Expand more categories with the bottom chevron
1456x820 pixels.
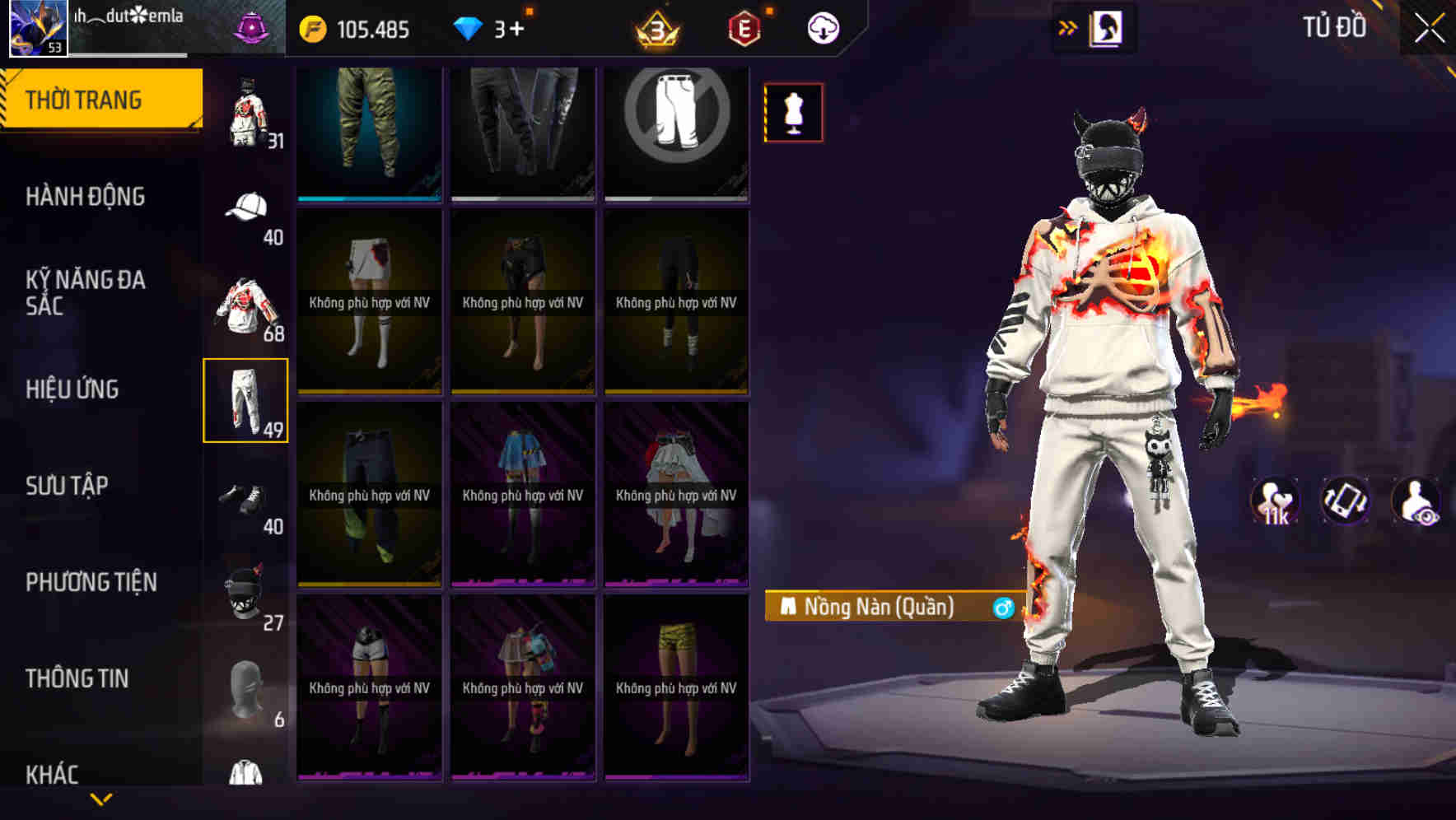click(101, 800)
